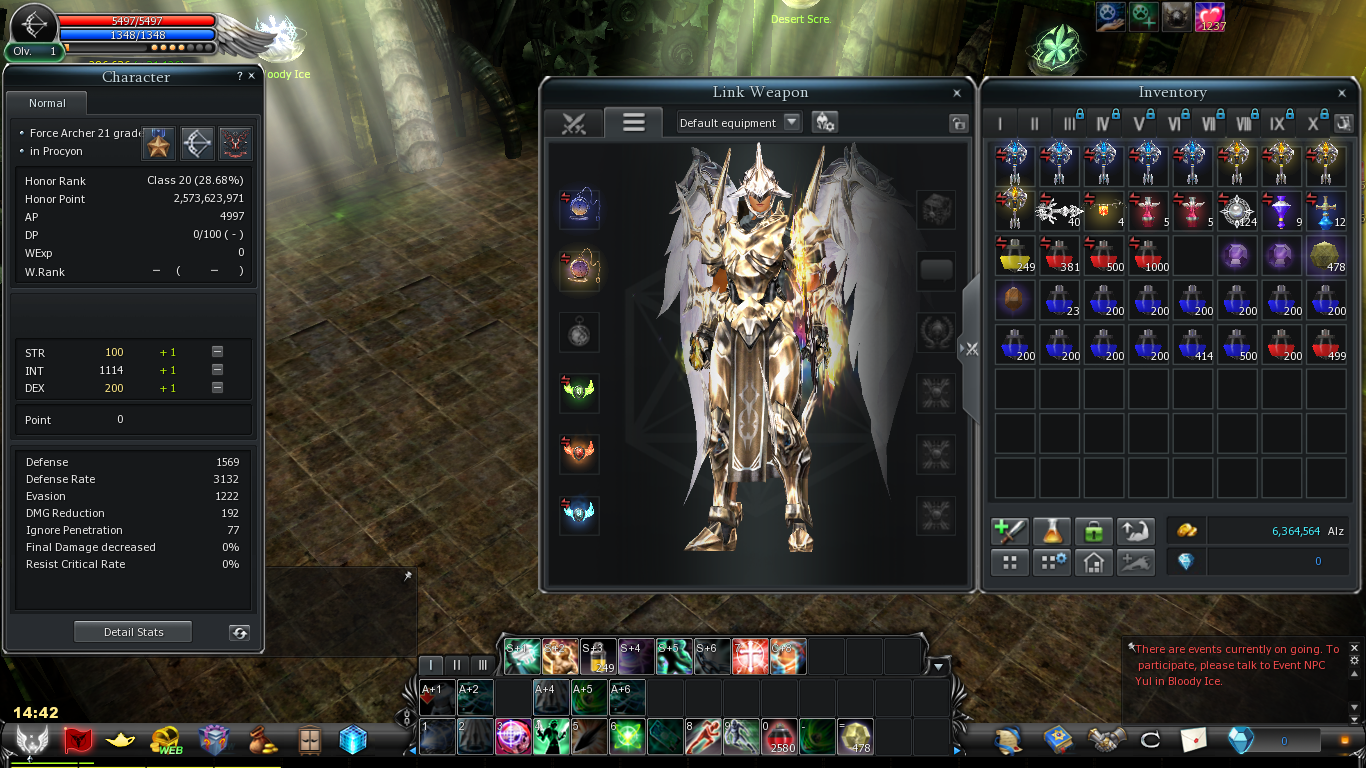Open the WEB icon on bottom bar
This screenshot has width=1366, height=768.
point(166,740)
